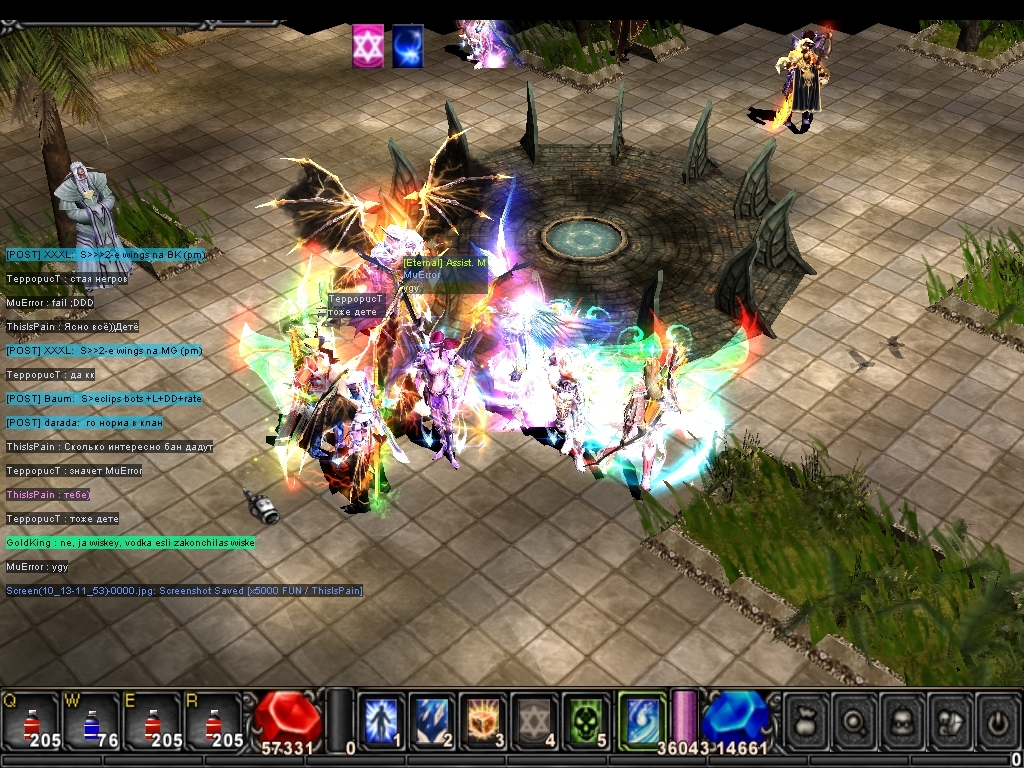Screen dimensions: 1024x768
Task: Activate the glowing figure skill in slot 1
Action: click(x=381, y=721)
